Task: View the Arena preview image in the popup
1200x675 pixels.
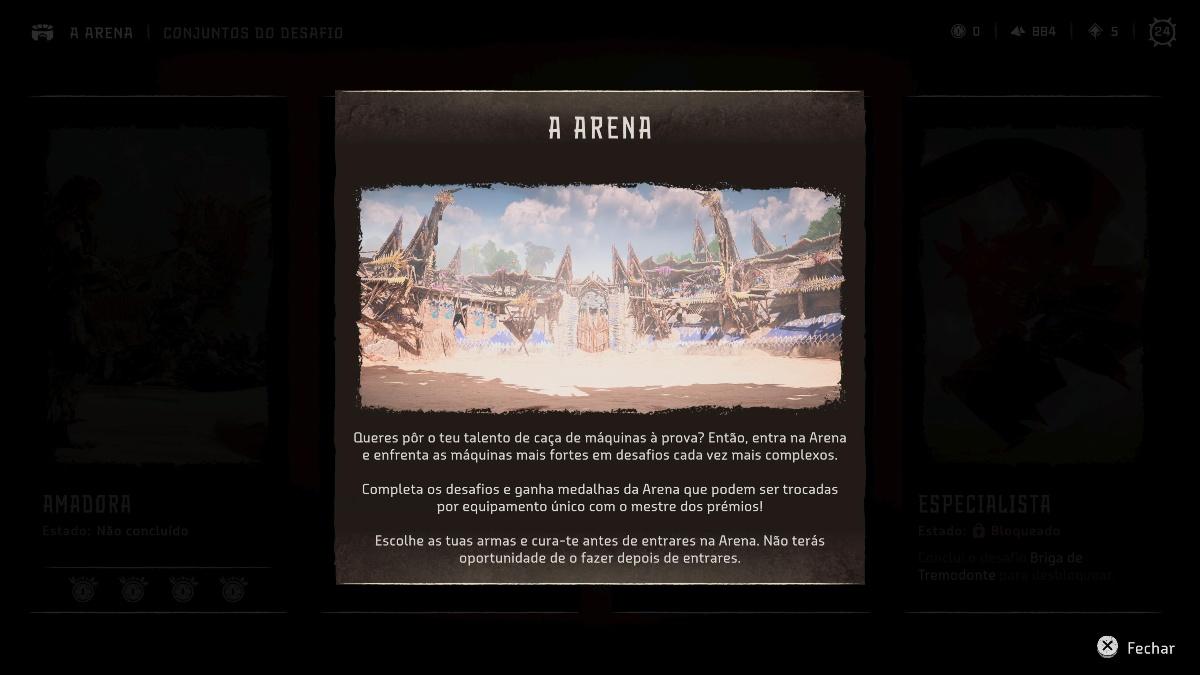Action: pyautogui.click(x=600, y=297)
